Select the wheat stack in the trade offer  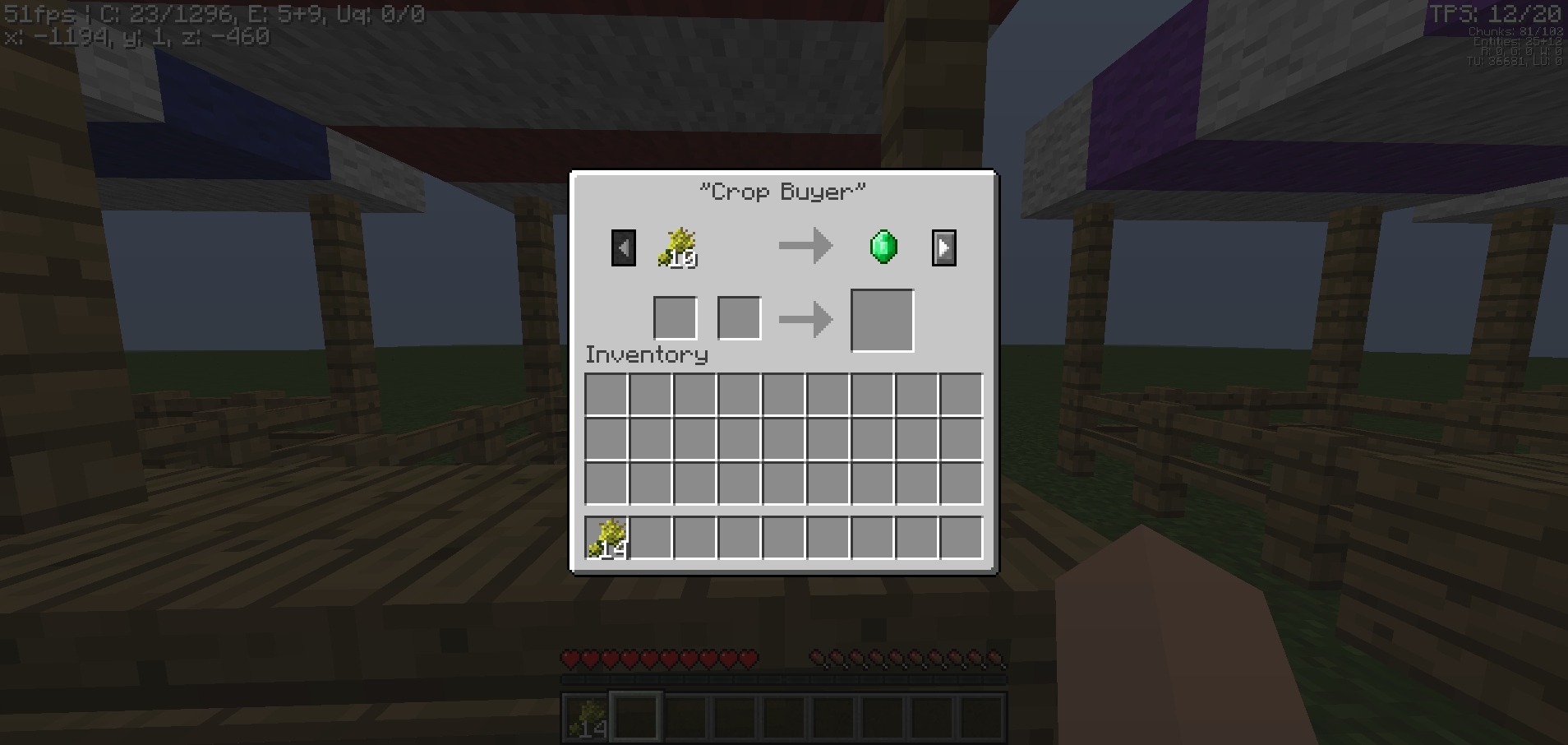point(676,247)
